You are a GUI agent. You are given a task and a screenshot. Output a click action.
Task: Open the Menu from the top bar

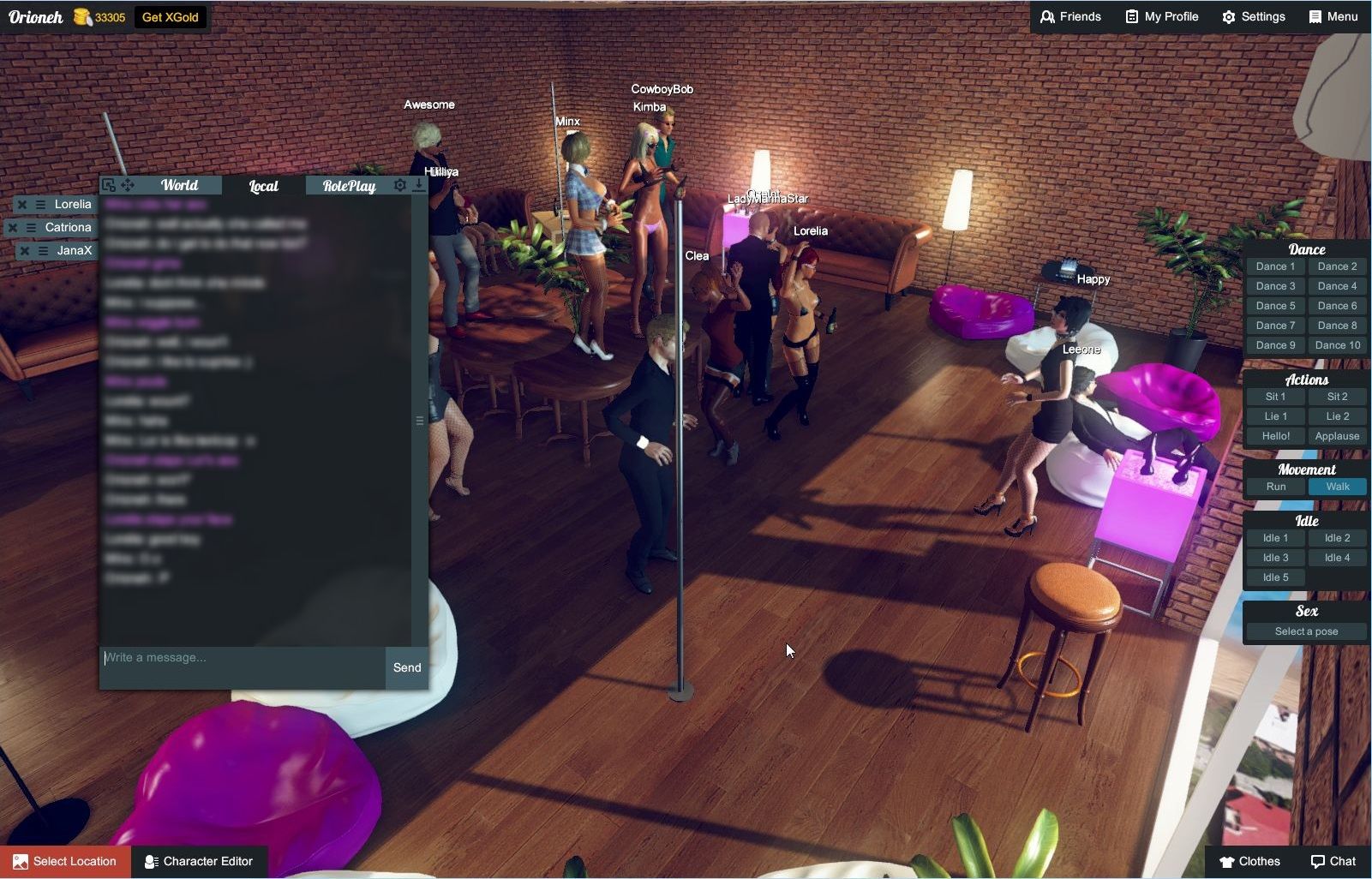tap(1333, 16)
